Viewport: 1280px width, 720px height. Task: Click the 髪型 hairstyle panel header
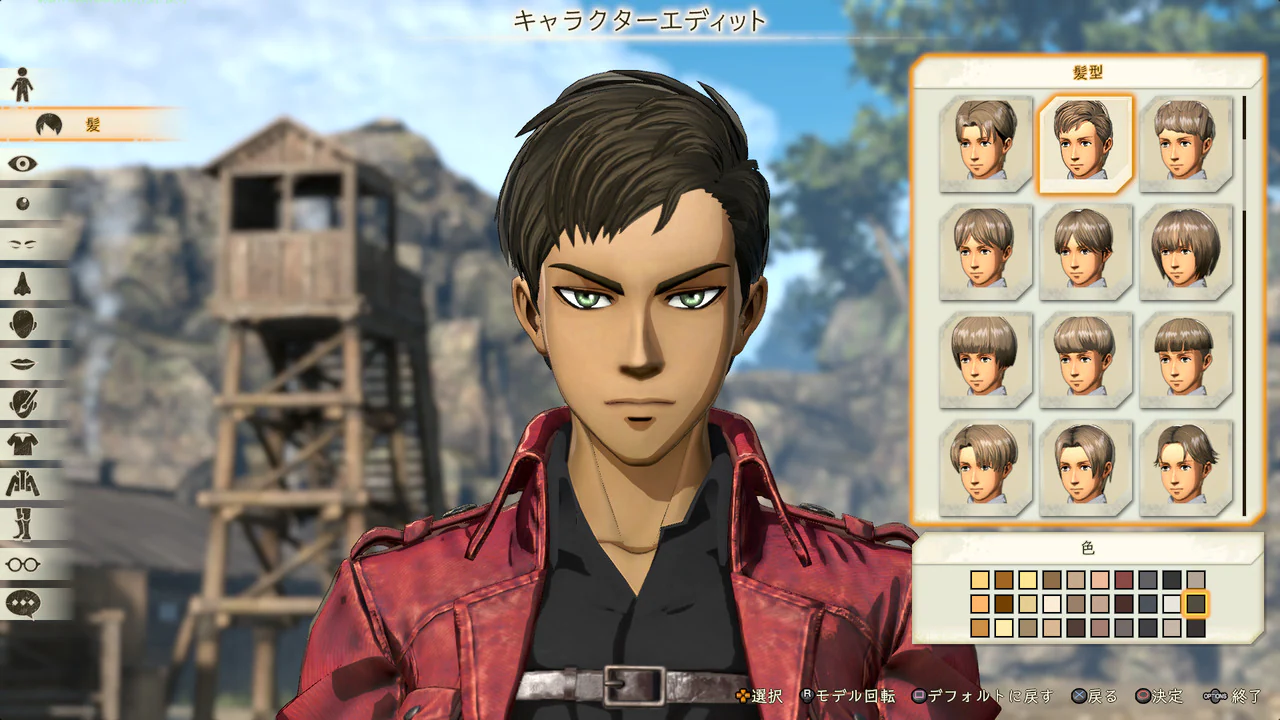tap(1085, 73)
